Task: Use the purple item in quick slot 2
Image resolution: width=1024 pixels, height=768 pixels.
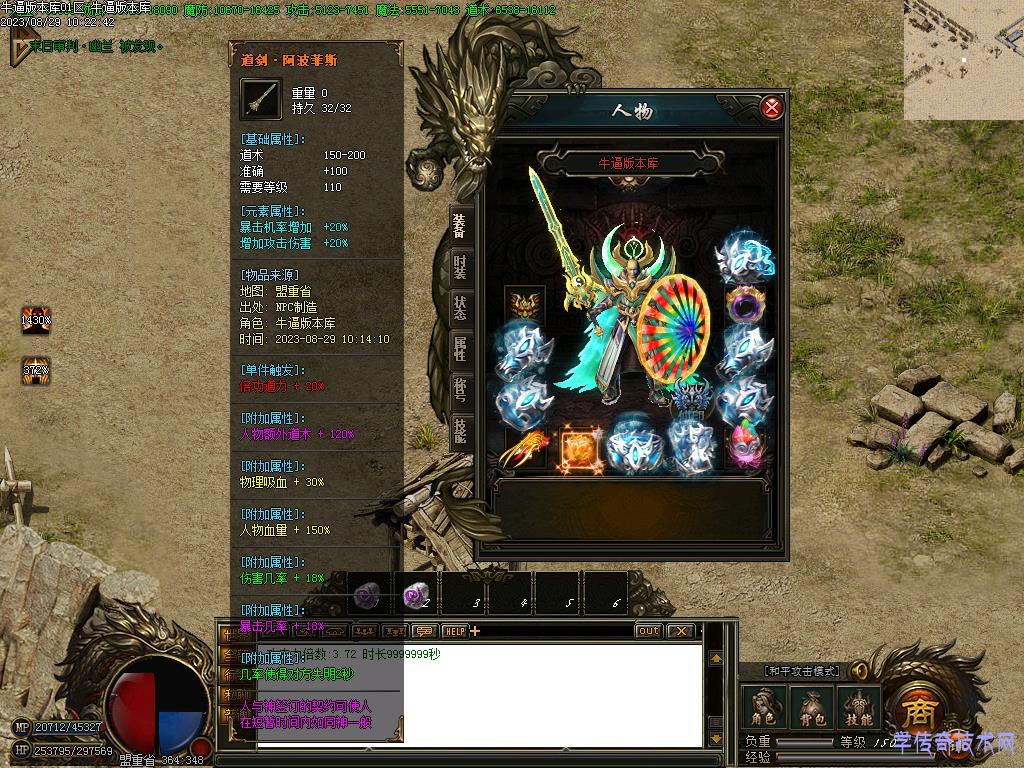Action: [x=415, y=596]
